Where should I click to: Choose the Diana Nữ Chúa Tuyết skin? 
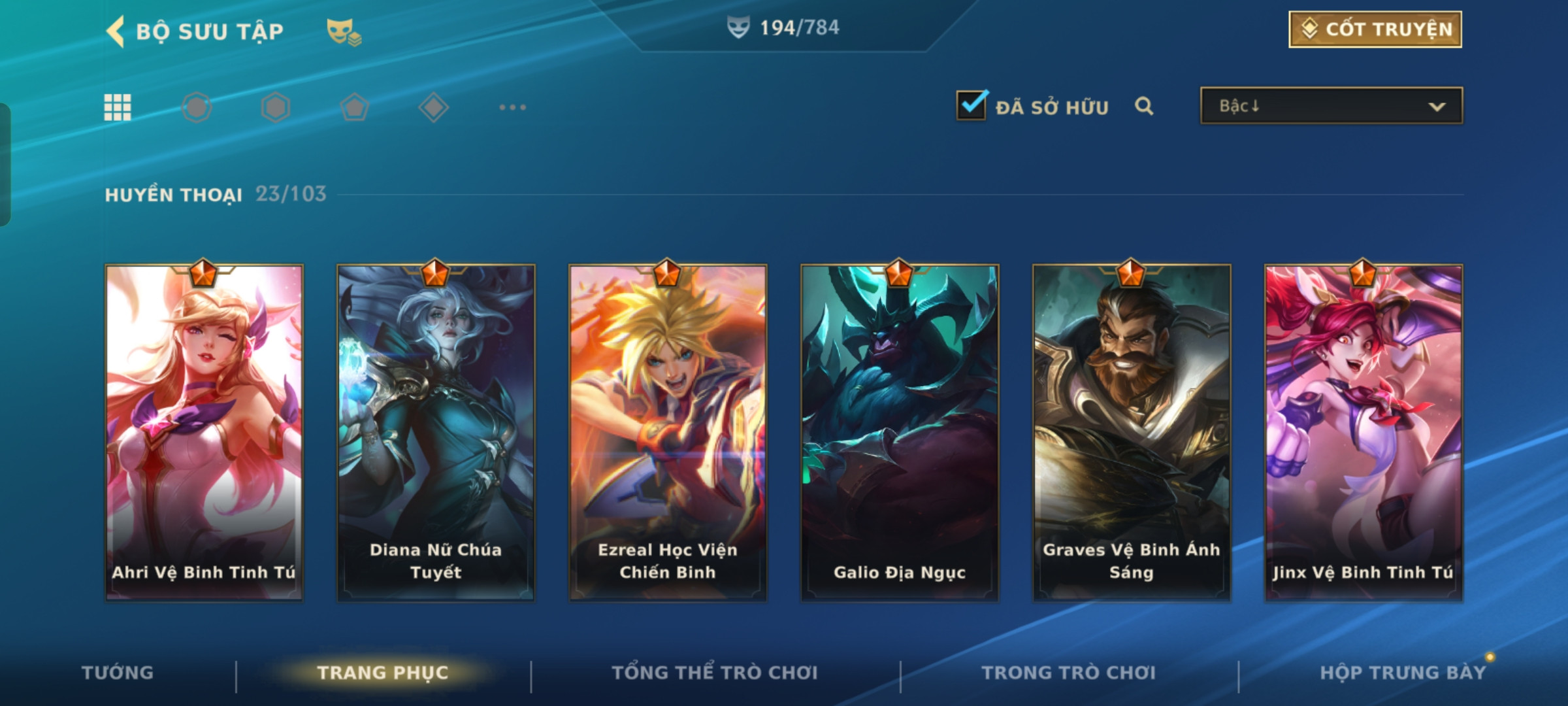436,431
